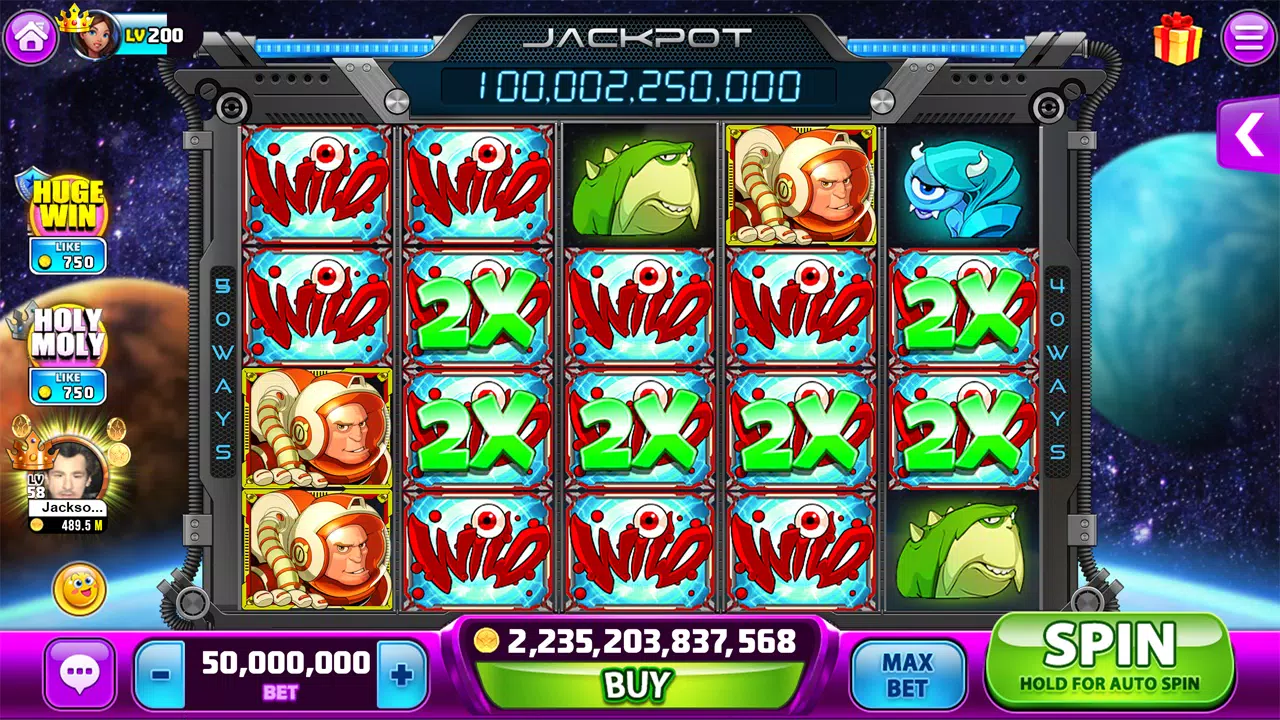Like the Holy Moly post
This screenshot has width=1280, height=720.
tap(68, 386)
